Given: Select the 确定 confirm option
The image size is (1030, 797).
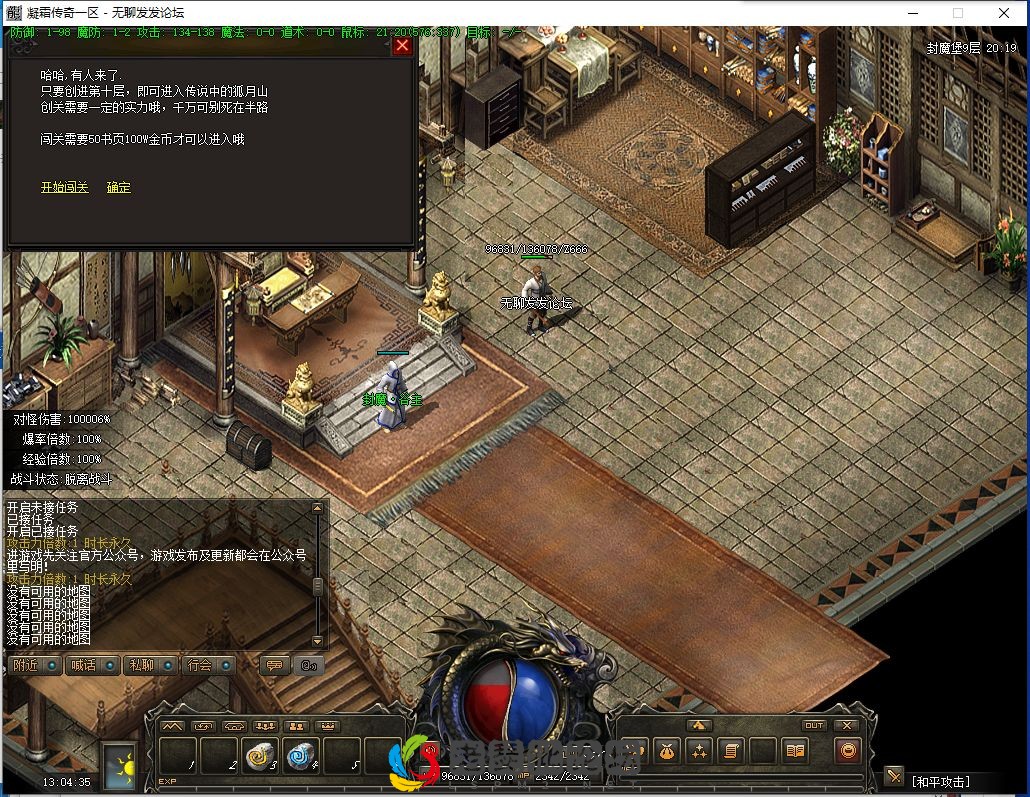Looking at the screenshot, I should click(119, 187).
